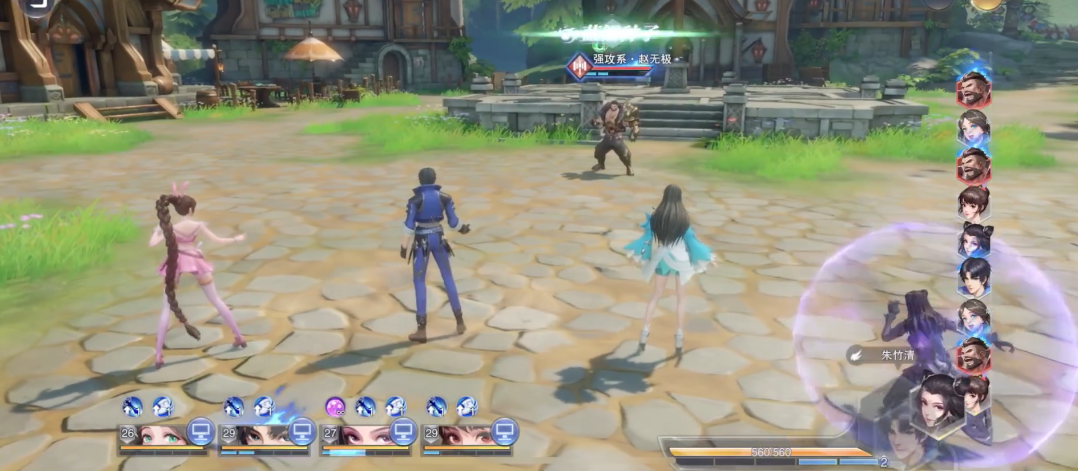Toggle auto-battle monitor on the level 27 hero
1078x471 pixels.
pyautogui.click(x=403, y=430)
